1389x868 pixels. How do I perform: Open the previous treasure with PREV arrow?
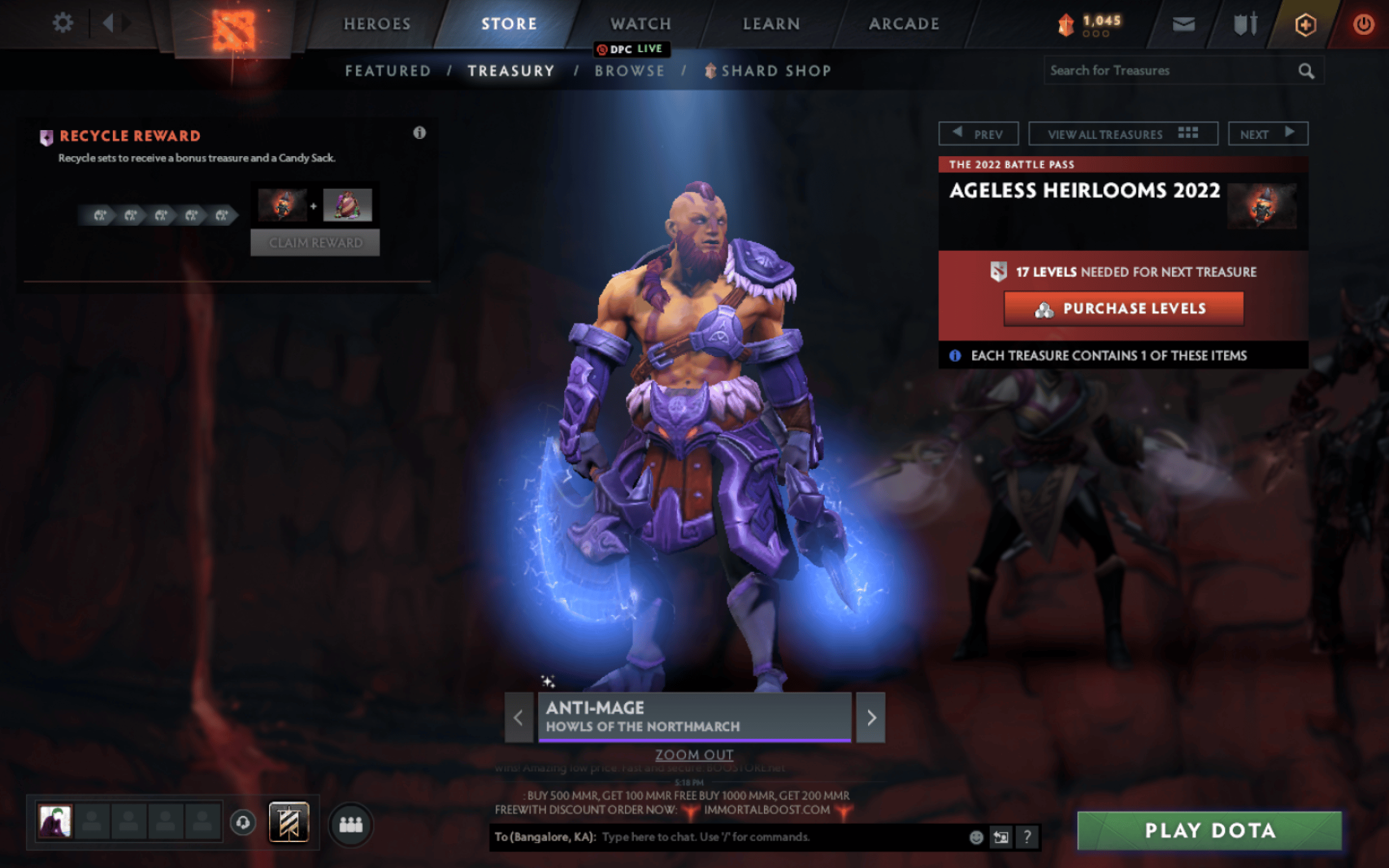[x=978, y=133]
